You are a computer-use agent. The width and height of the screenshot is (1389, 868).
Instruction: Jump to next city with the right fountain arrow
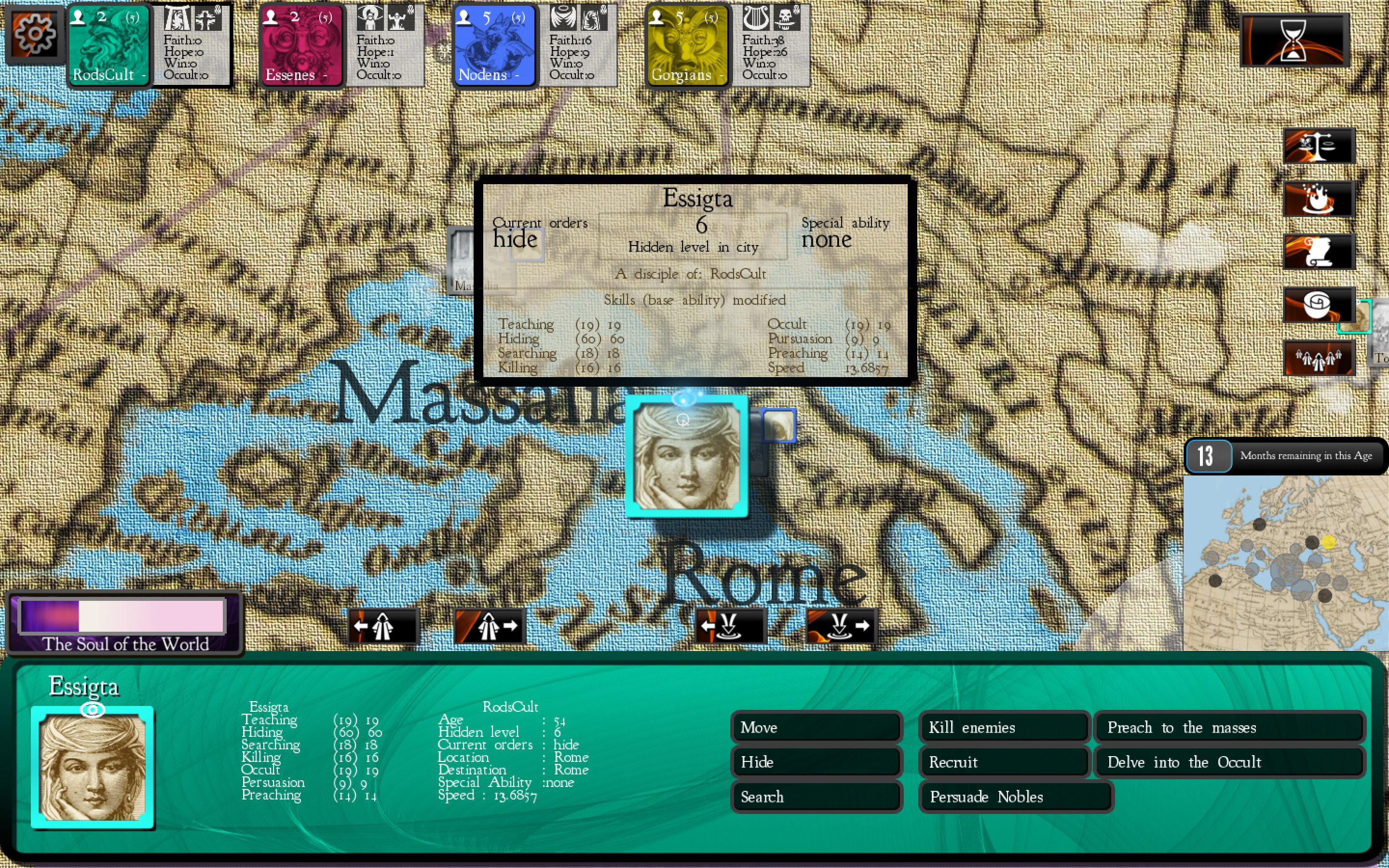(840, 626)
